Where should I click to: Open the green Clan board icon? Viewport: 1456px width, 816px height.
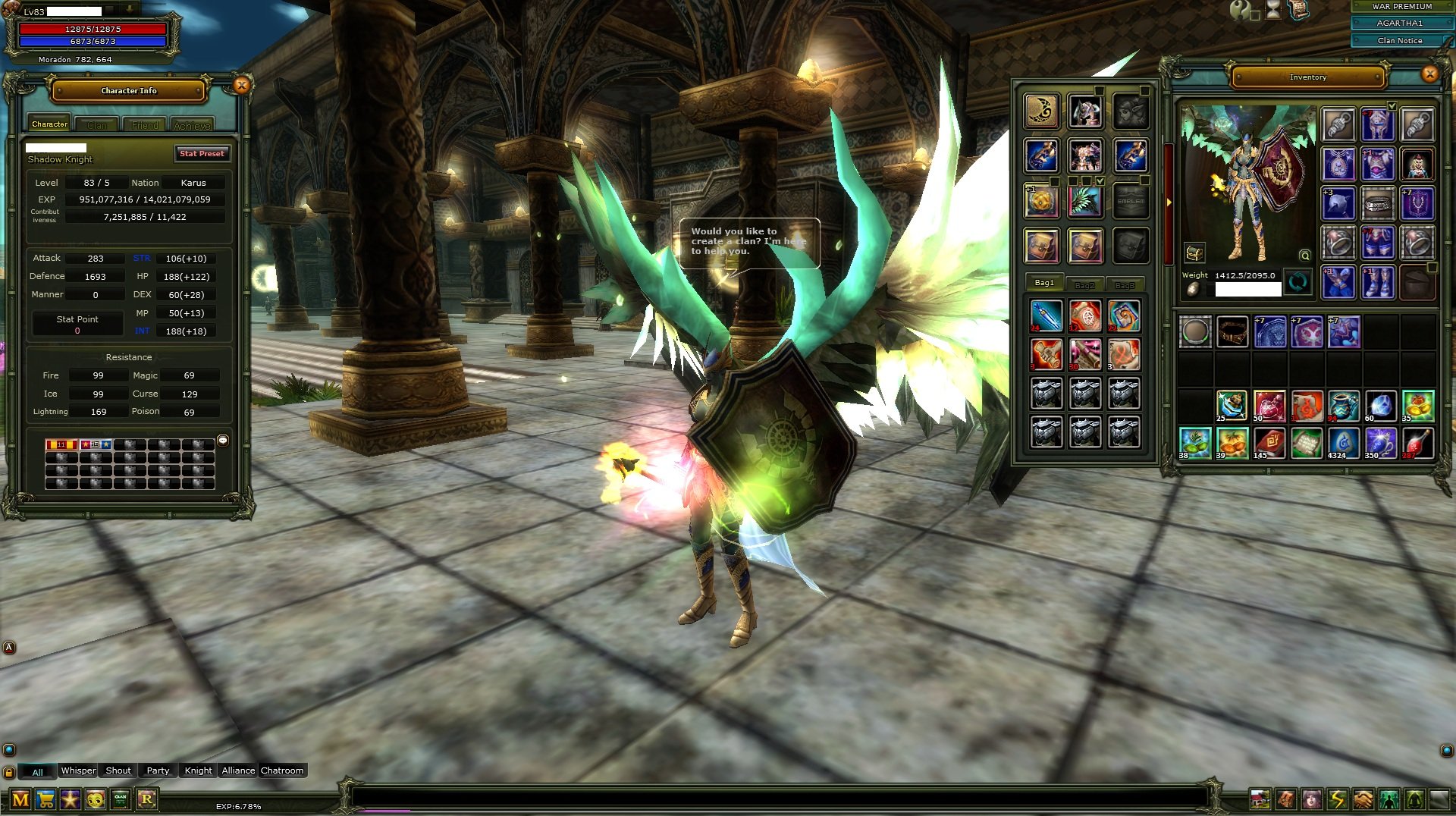121,799
